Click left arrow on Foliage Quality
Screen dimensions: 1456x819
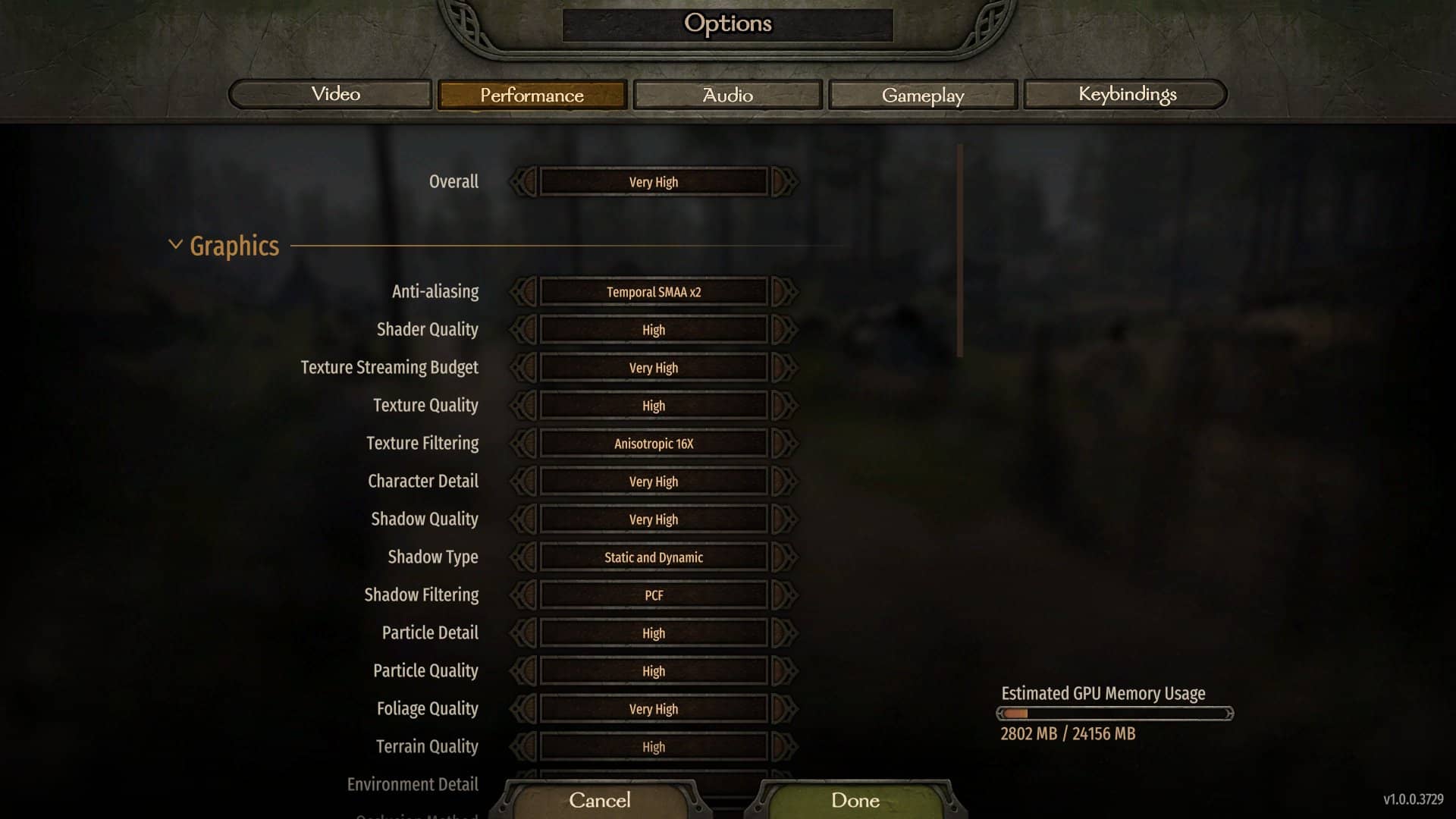523,708
